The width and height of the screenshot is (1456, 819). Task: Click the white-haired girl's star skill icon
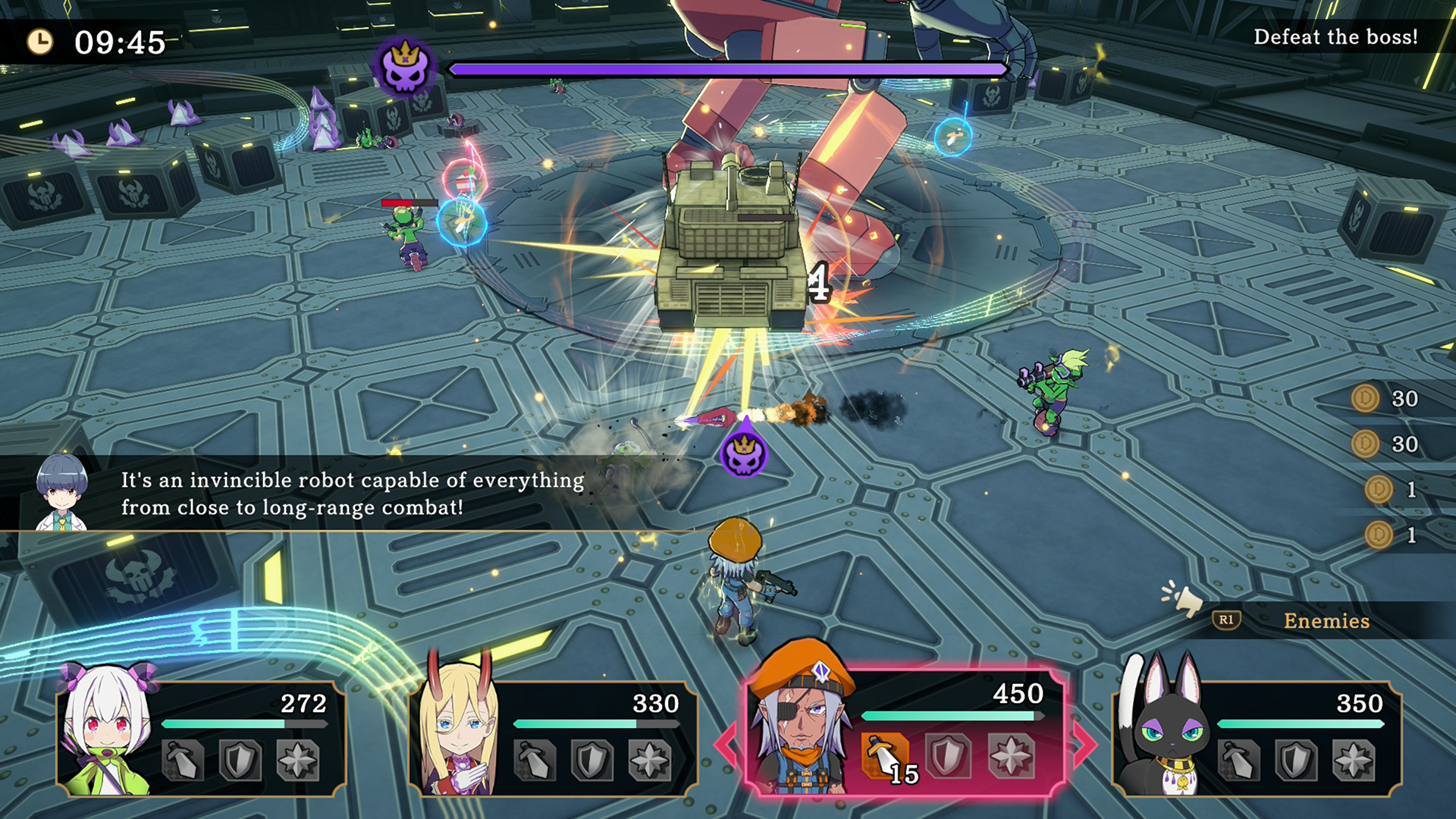298,760
